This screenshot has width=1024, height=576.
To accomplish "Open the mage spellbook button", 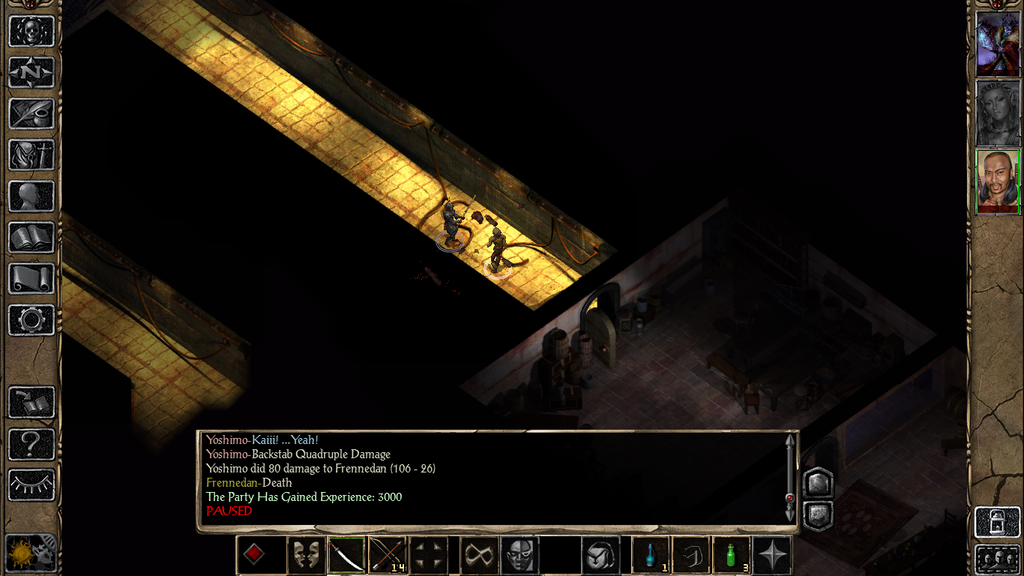I will [31, 237].
